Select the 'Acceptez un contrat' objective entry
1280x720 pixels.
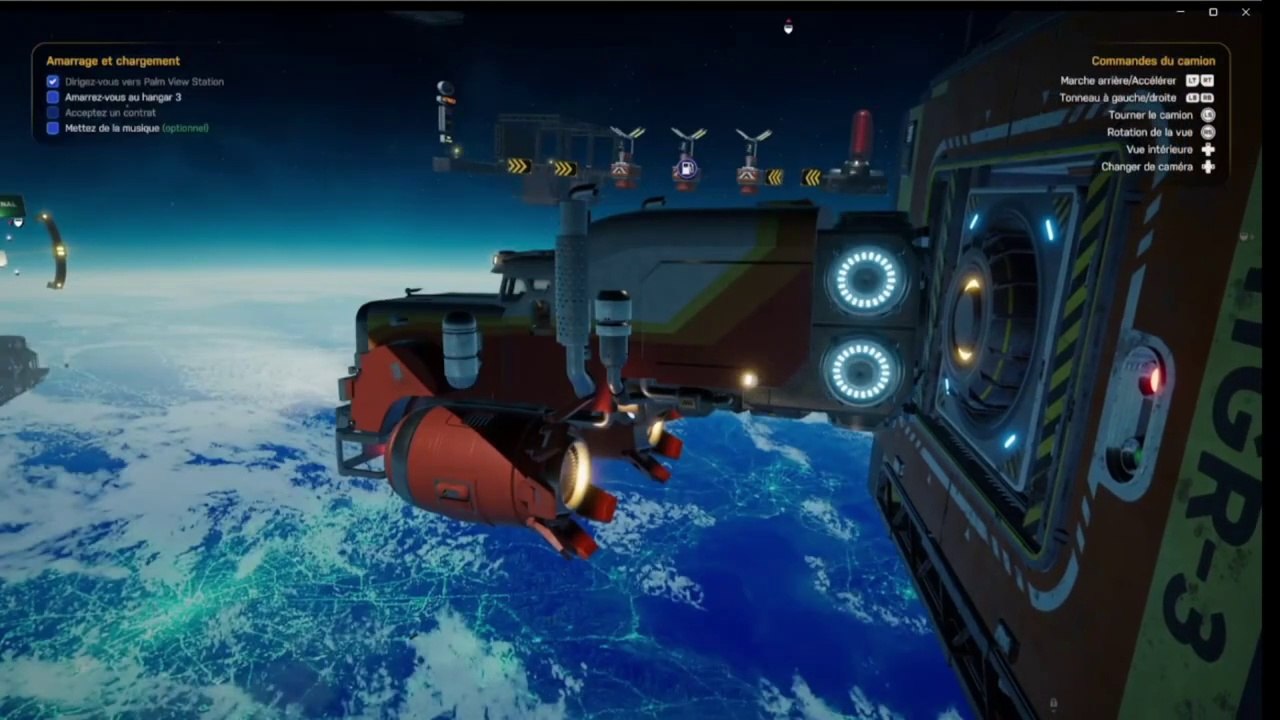[110, 113]
